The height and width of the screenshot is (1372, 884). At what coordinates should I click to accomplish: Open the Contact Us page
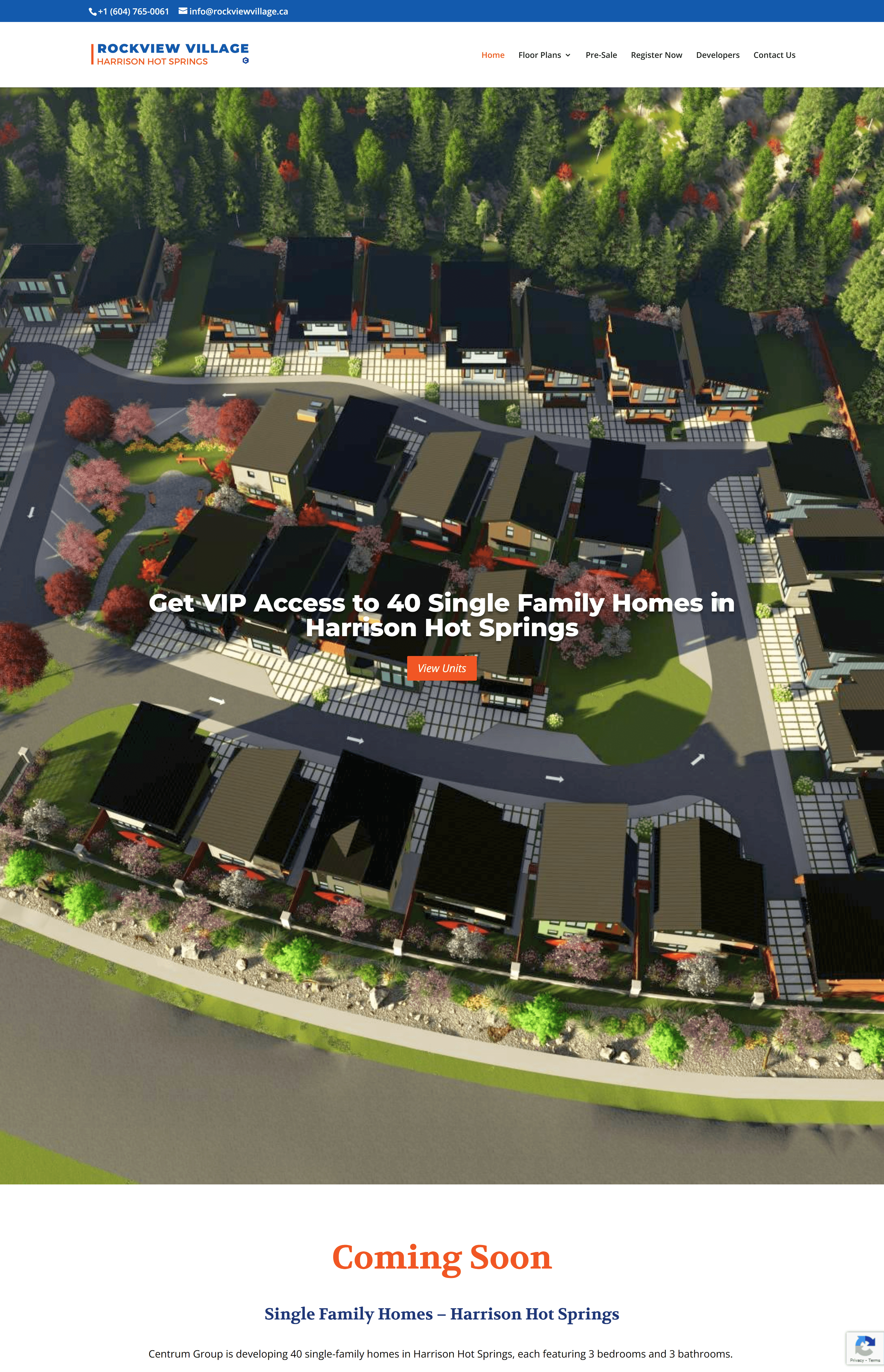pyautogui.click(x=774, y=55)
